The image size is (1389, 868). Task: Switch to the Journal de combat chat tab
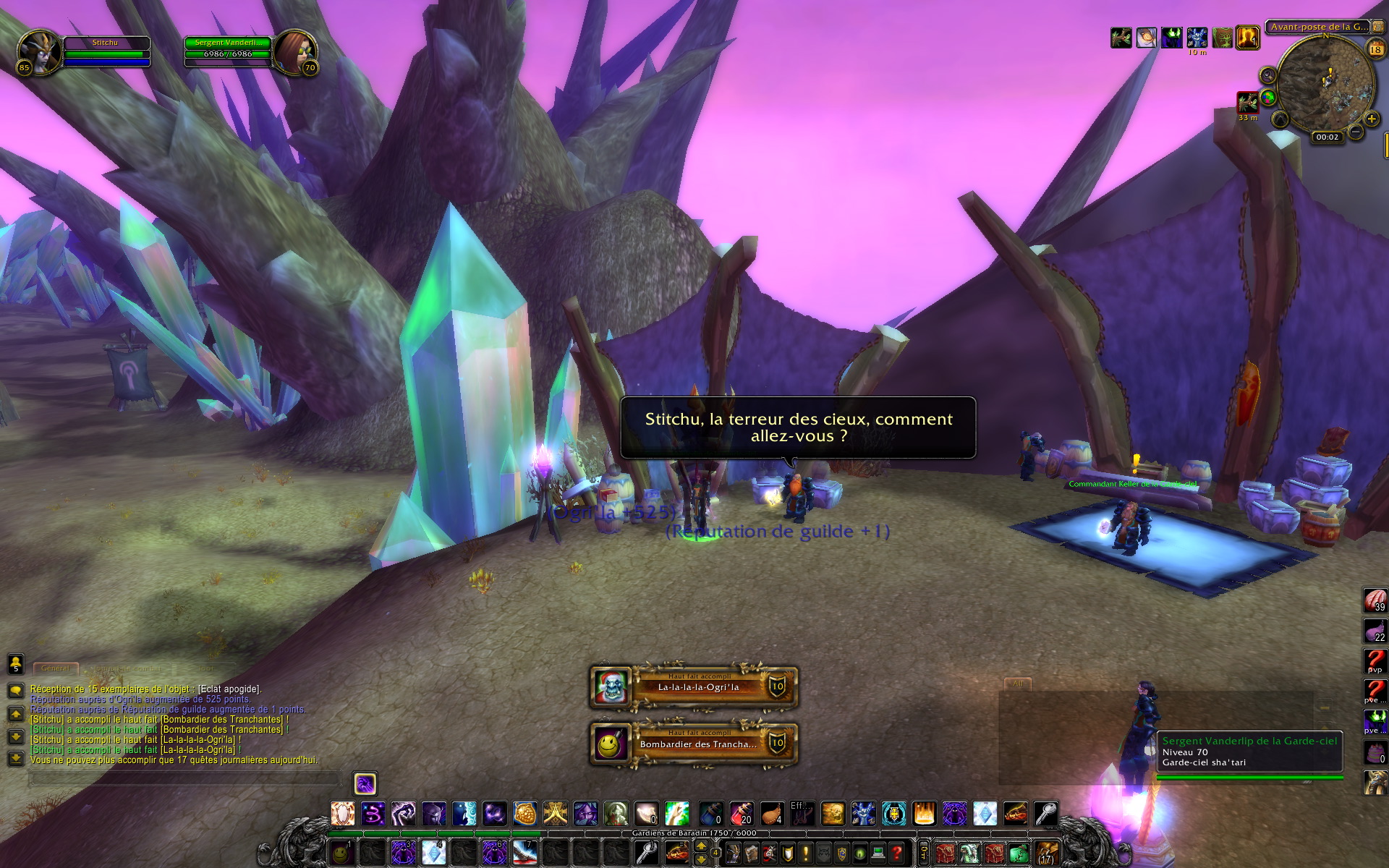pos(129,668)
